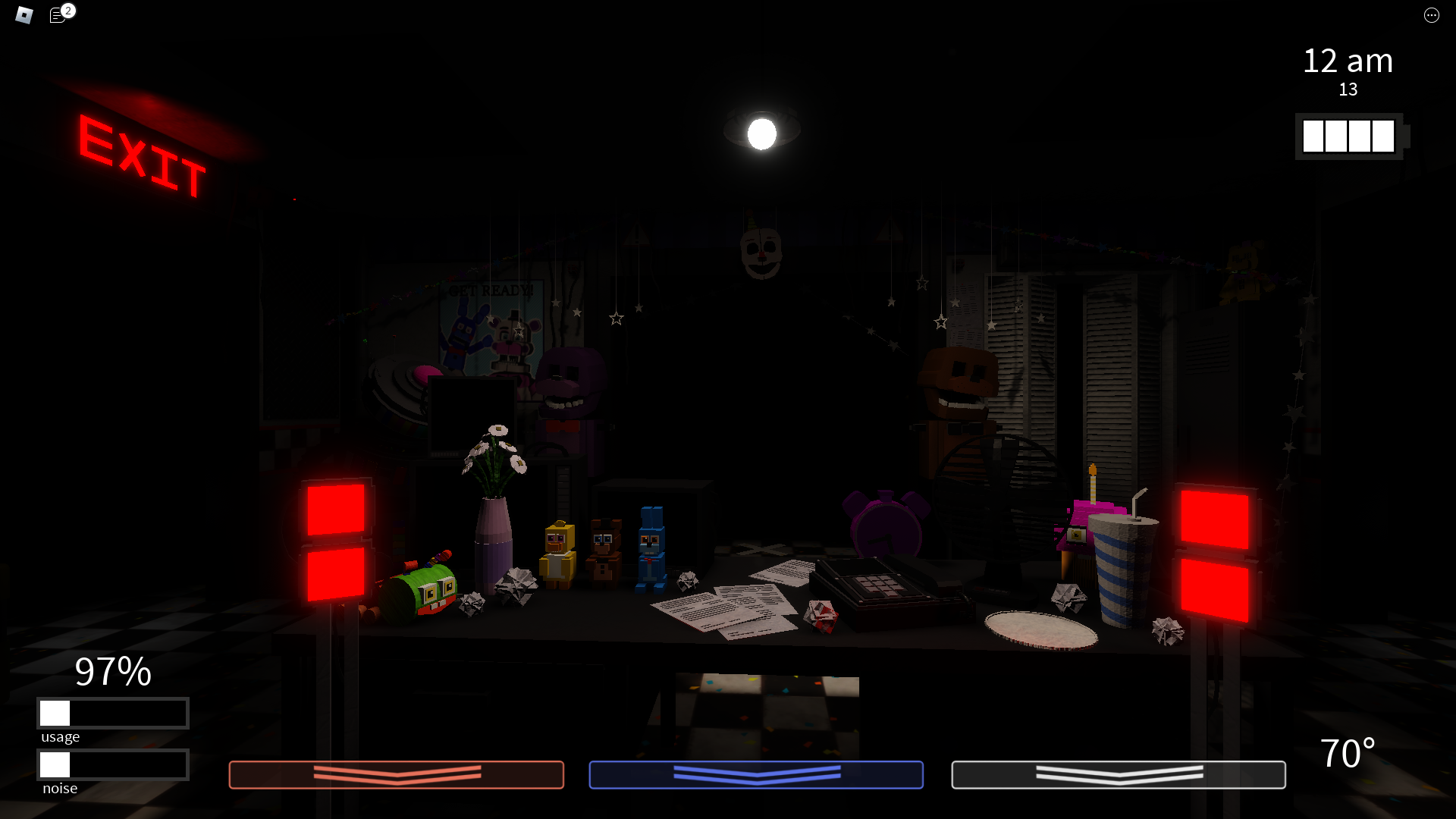Open the chat icon with 2 notifications
The height and width of the screenshot is (819, 1456).
click(x=58, y=15)
